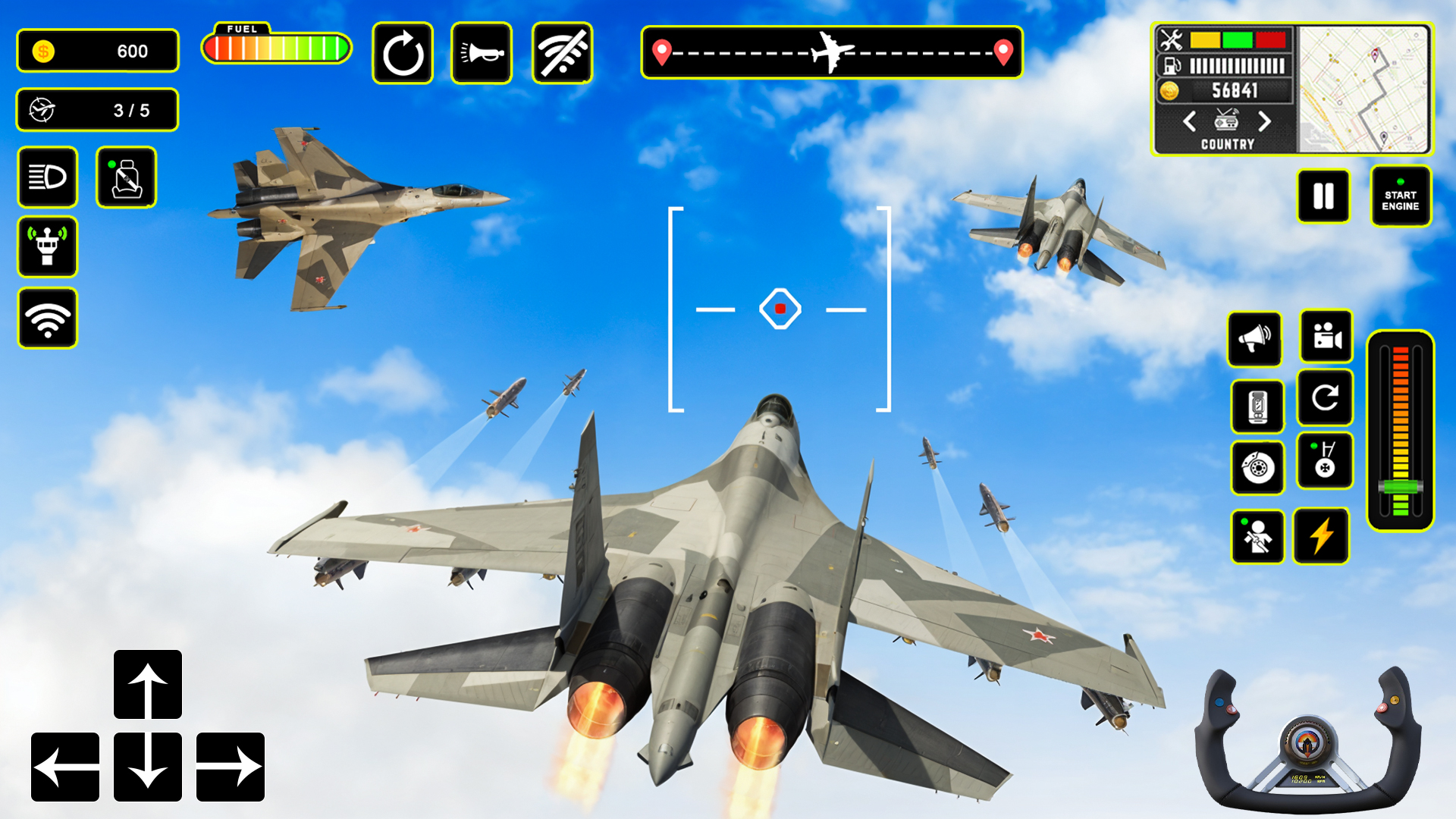Pause the game
The image size is (1456, 819).
coord(1323,196)
